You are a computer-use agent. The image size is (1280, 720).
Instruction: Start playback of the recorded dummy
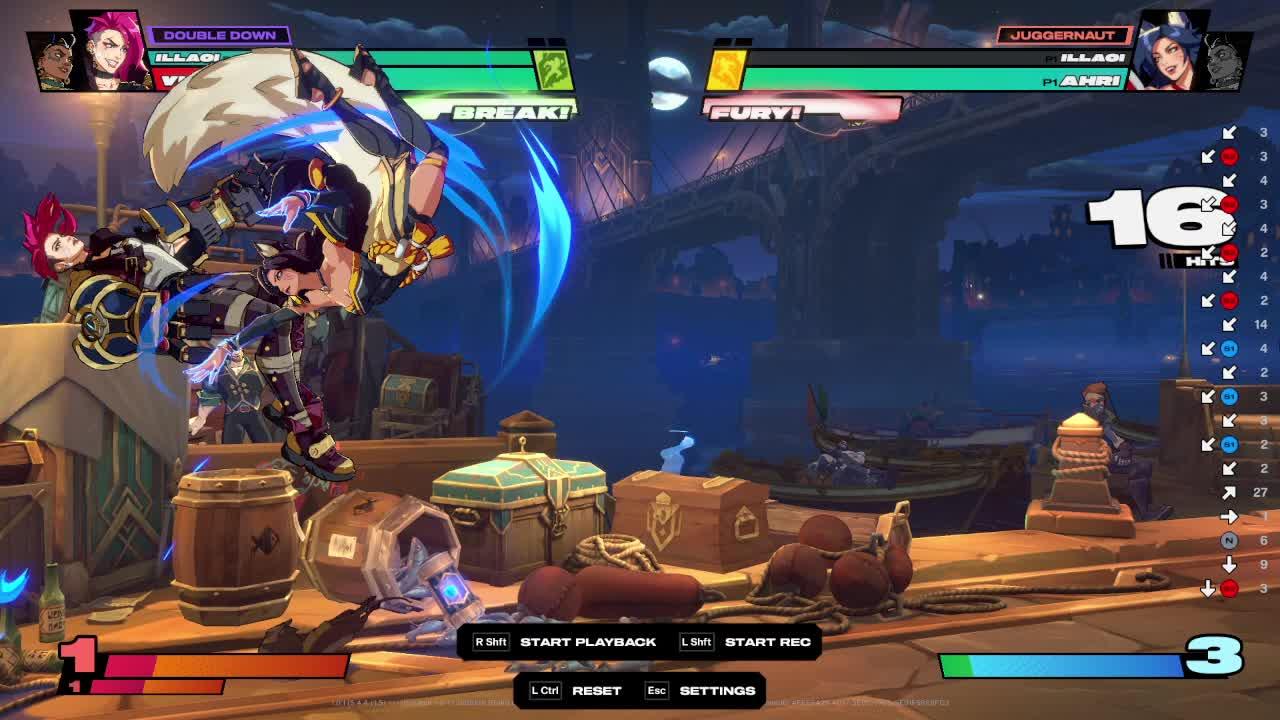[587, 642]
